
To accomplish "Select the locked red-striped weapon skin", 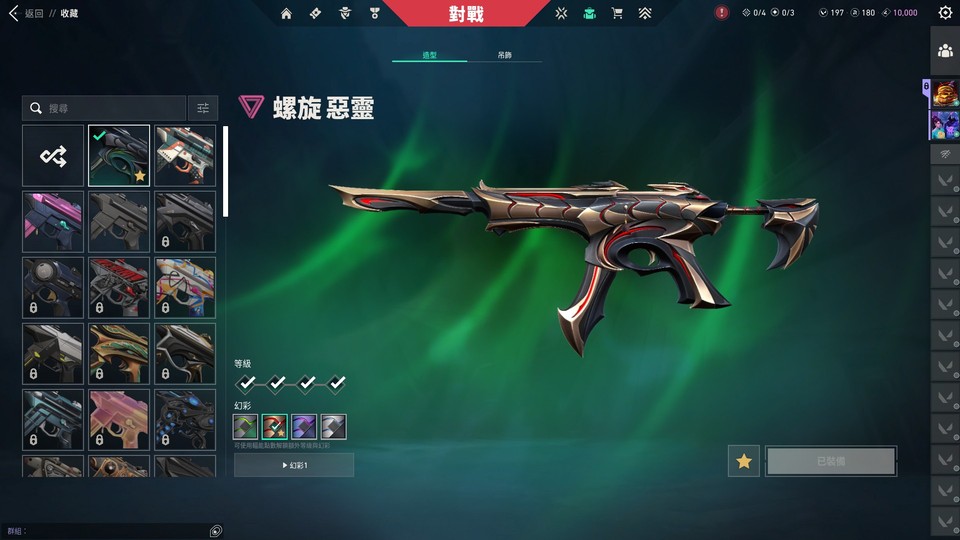I will click(119, 287).
